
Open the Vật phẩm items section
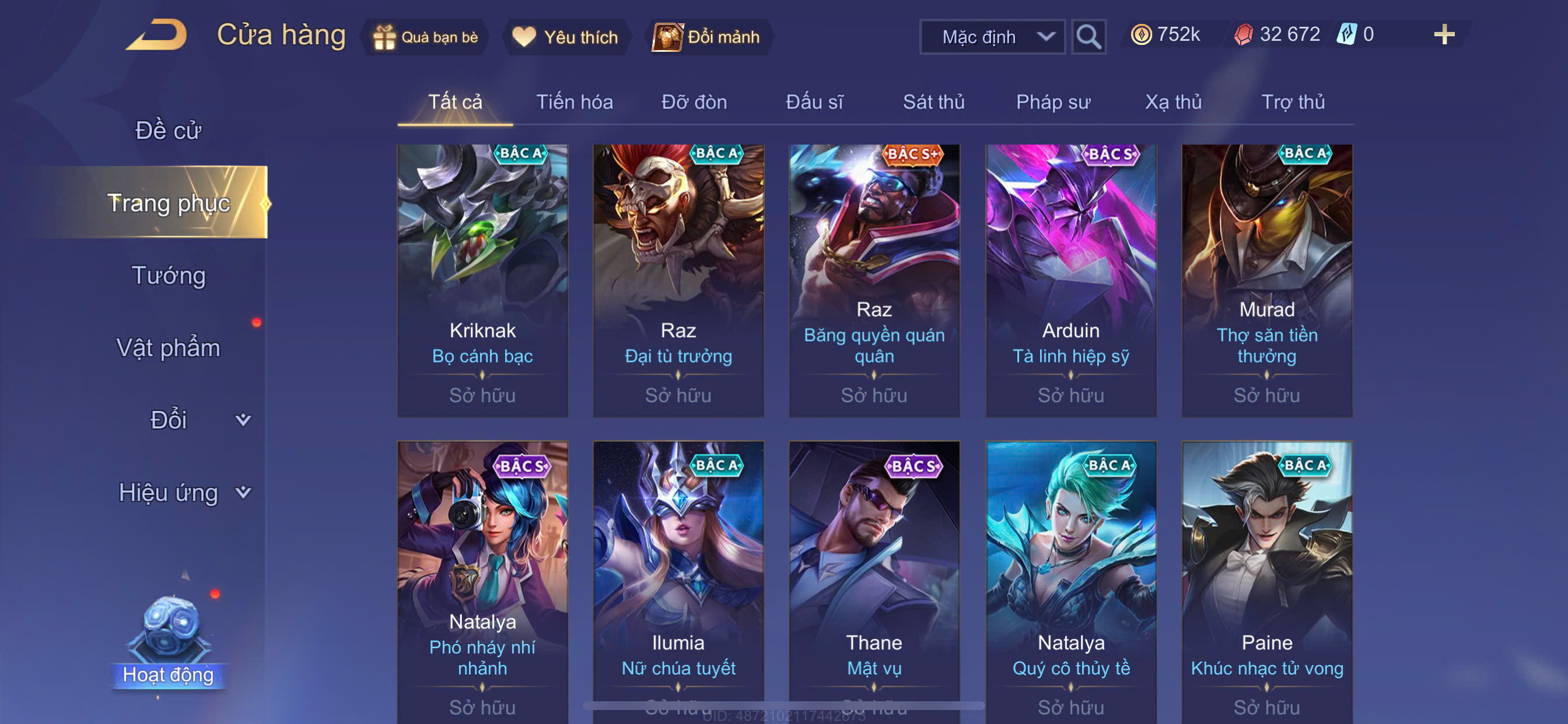point(168,347)
